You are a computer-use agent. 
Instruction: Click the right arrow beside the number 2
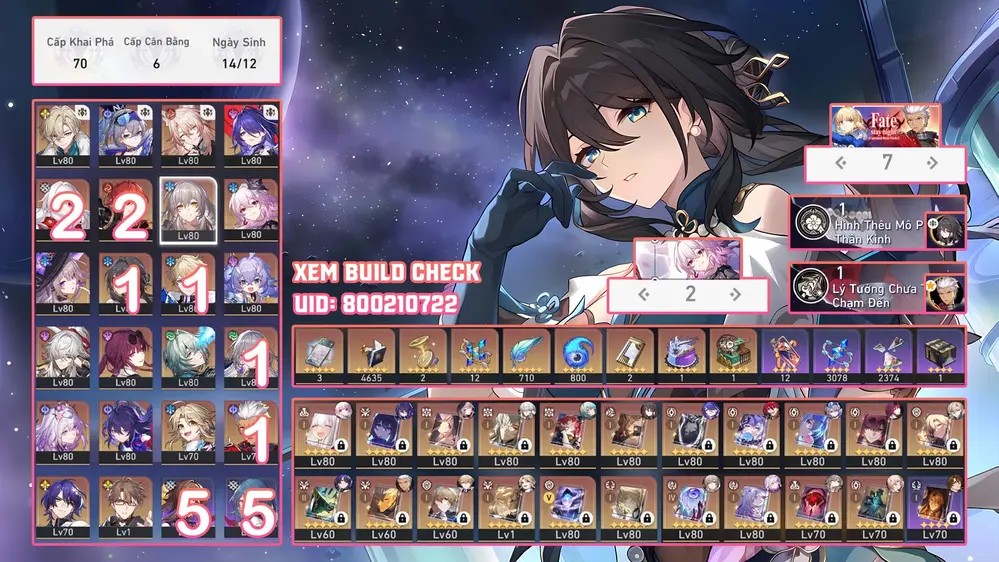736,294
